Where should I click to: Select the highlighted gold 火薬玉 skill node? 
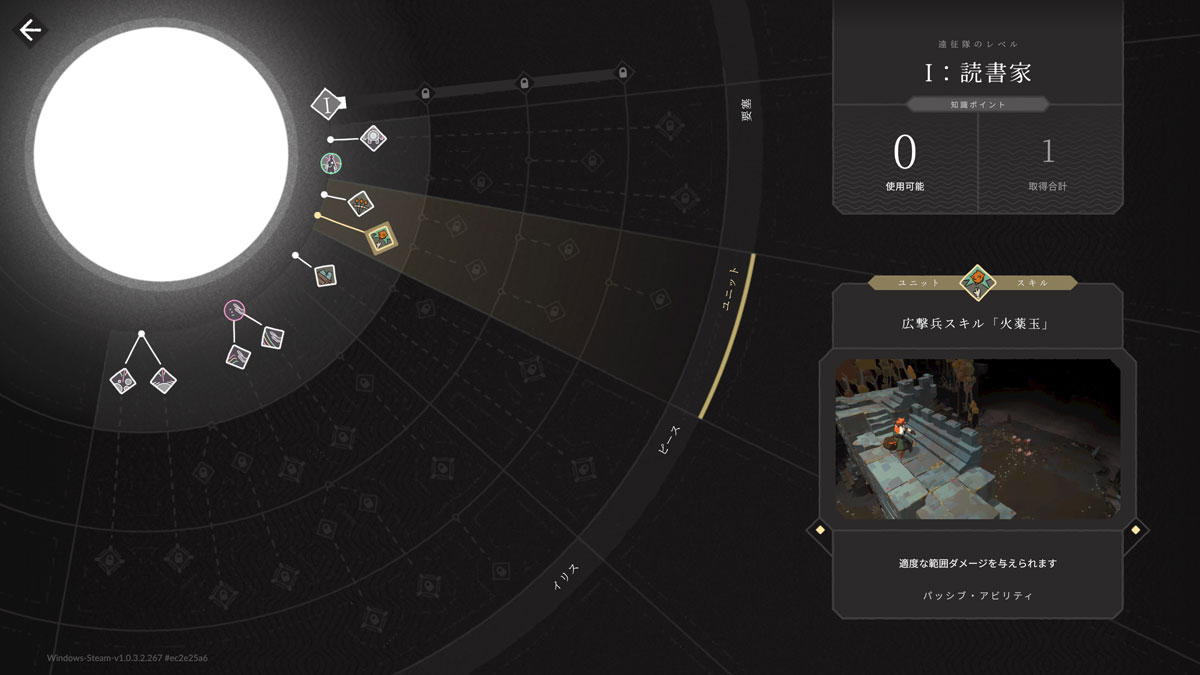380,237
